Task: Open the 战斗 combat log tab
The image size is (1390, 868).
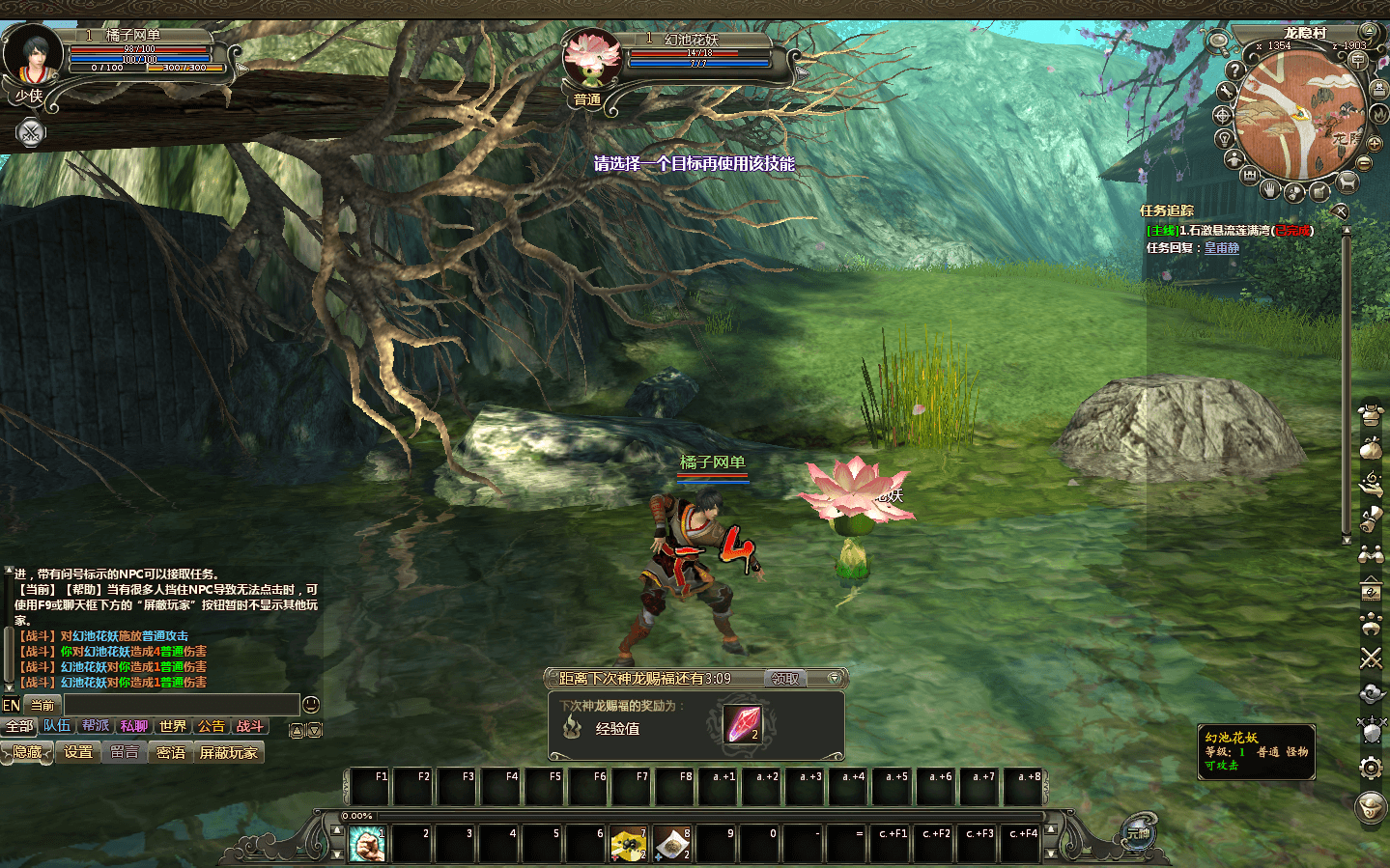Action: (249, 726)
